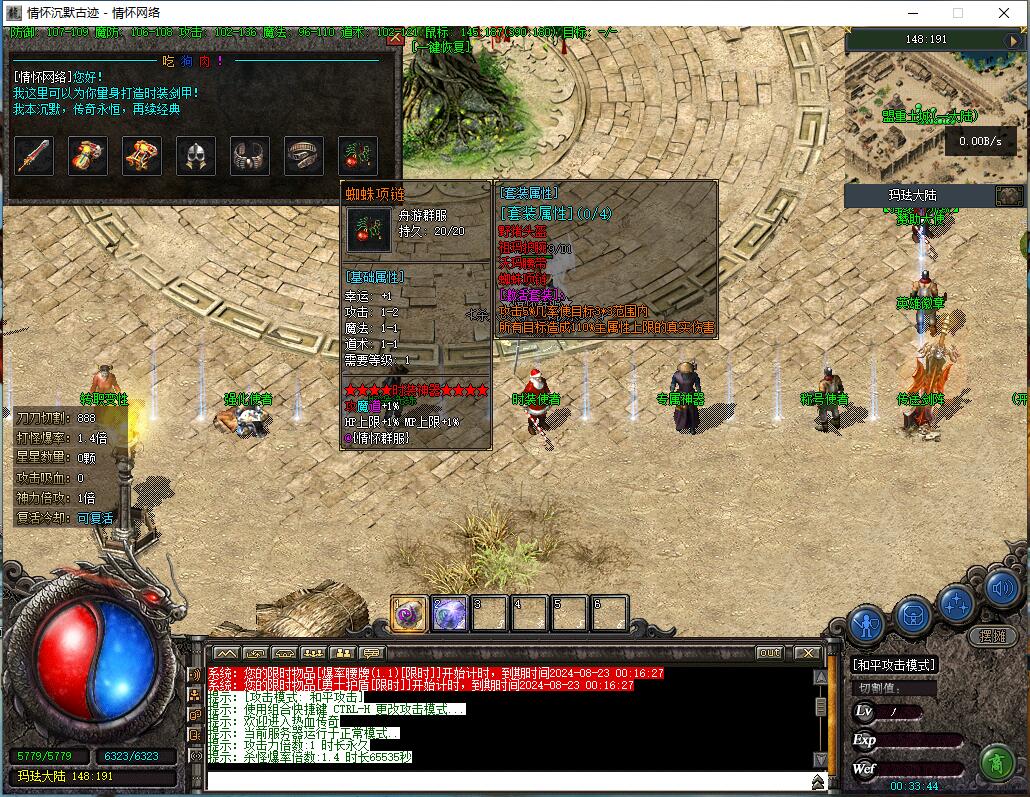Close the chat panel with X
Image resolution: width=1030 pixels, height=797 pixels.
[x=807, y=653]
